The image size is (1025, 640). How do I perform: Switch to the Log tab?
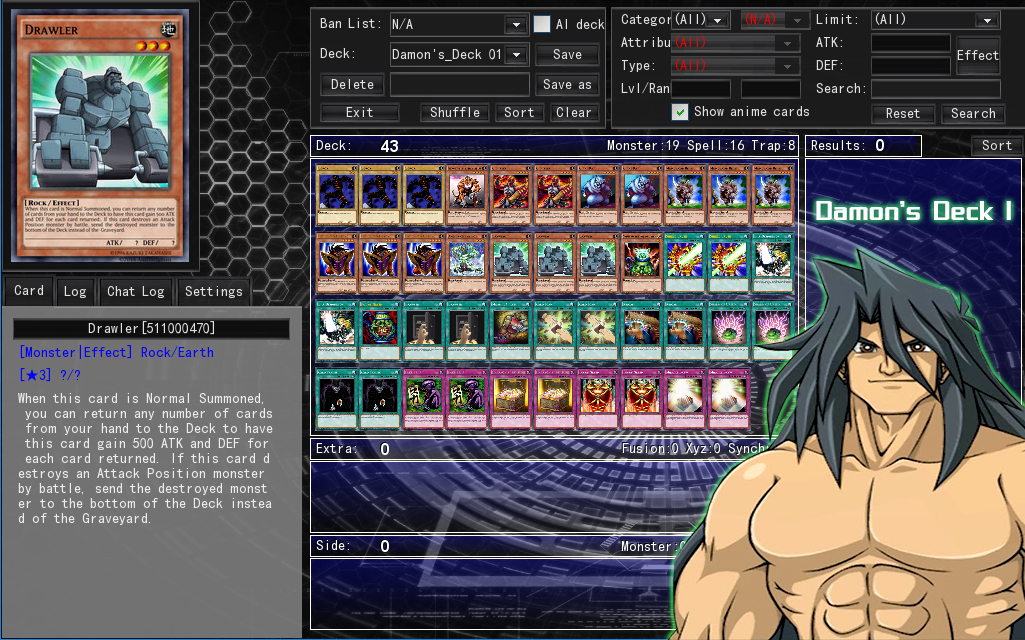point(75,291)
